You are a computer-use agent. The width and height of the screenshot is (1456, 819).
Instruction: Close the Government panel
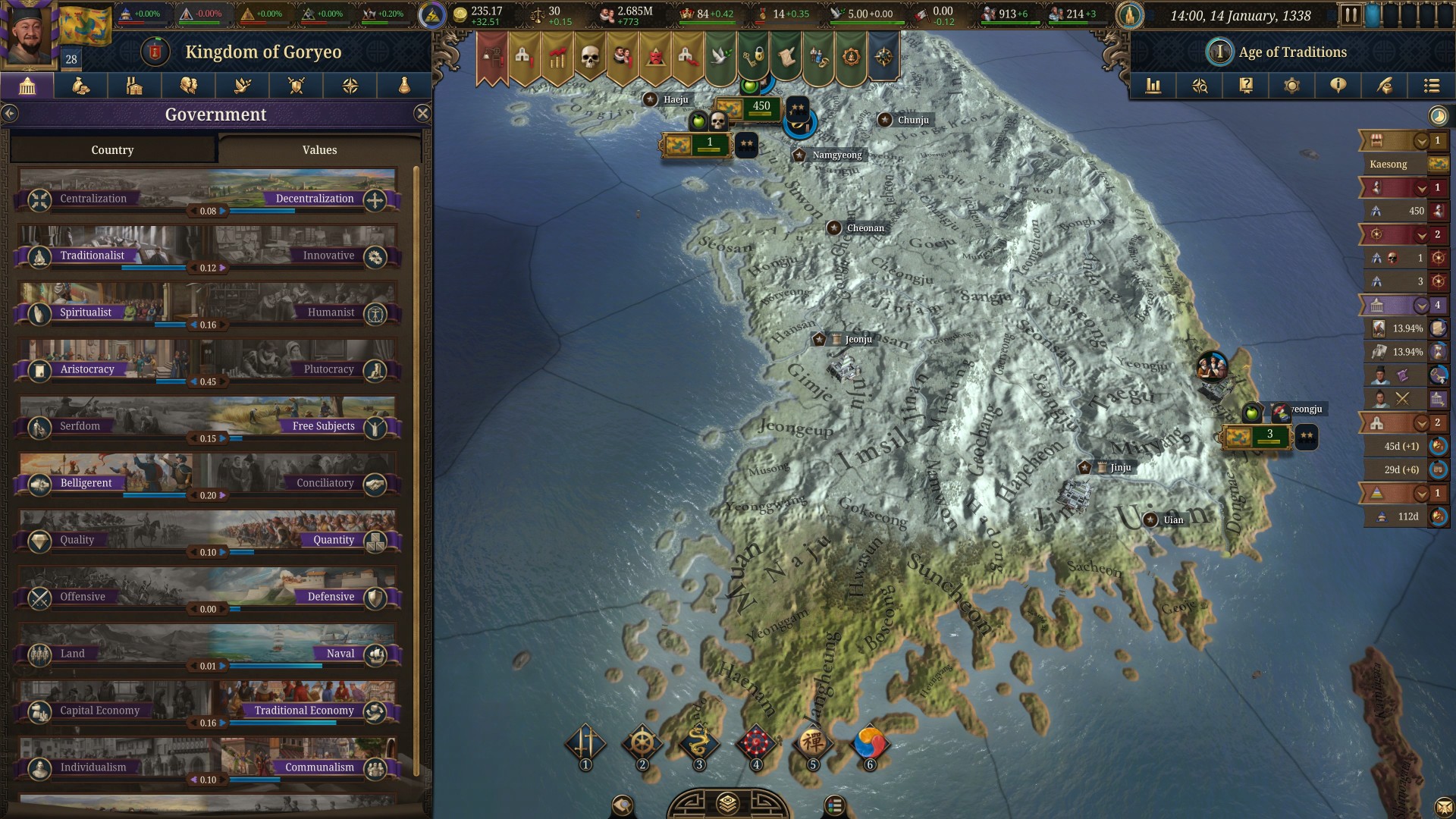pos(422,114)
